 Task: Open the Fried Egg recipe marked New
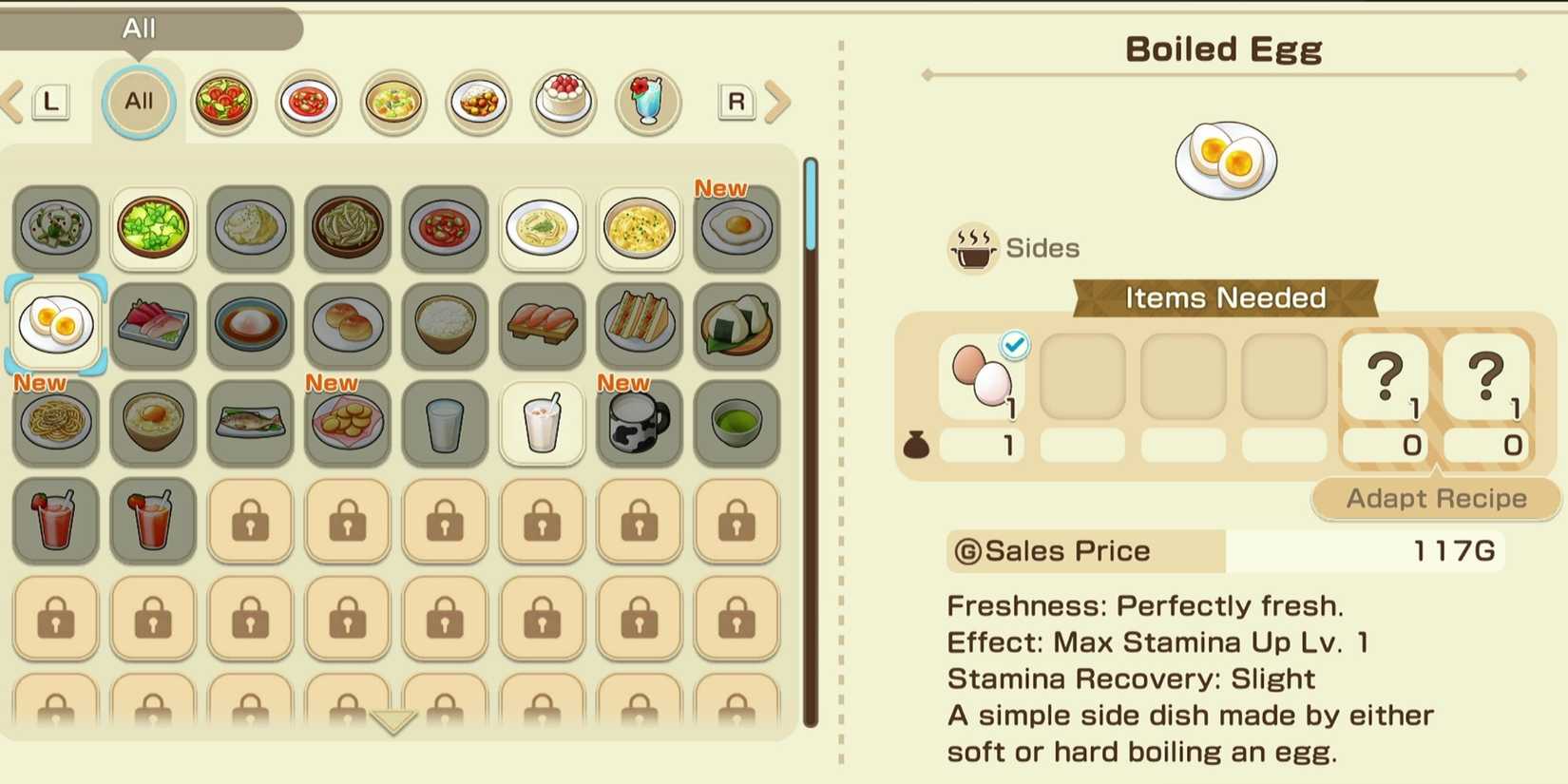click(736, 228)
